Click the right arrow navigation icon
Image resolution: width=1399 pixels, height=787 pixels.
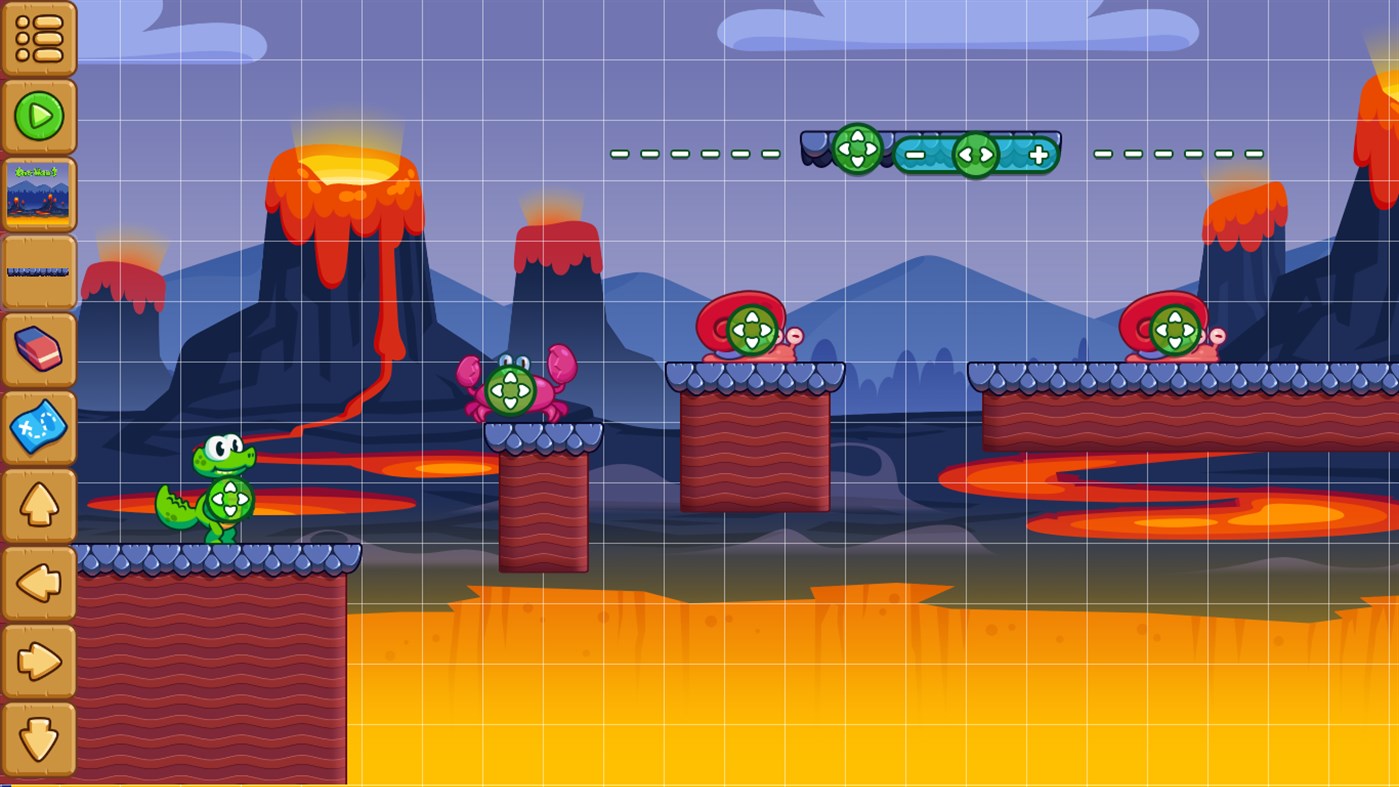click(39, 659)
